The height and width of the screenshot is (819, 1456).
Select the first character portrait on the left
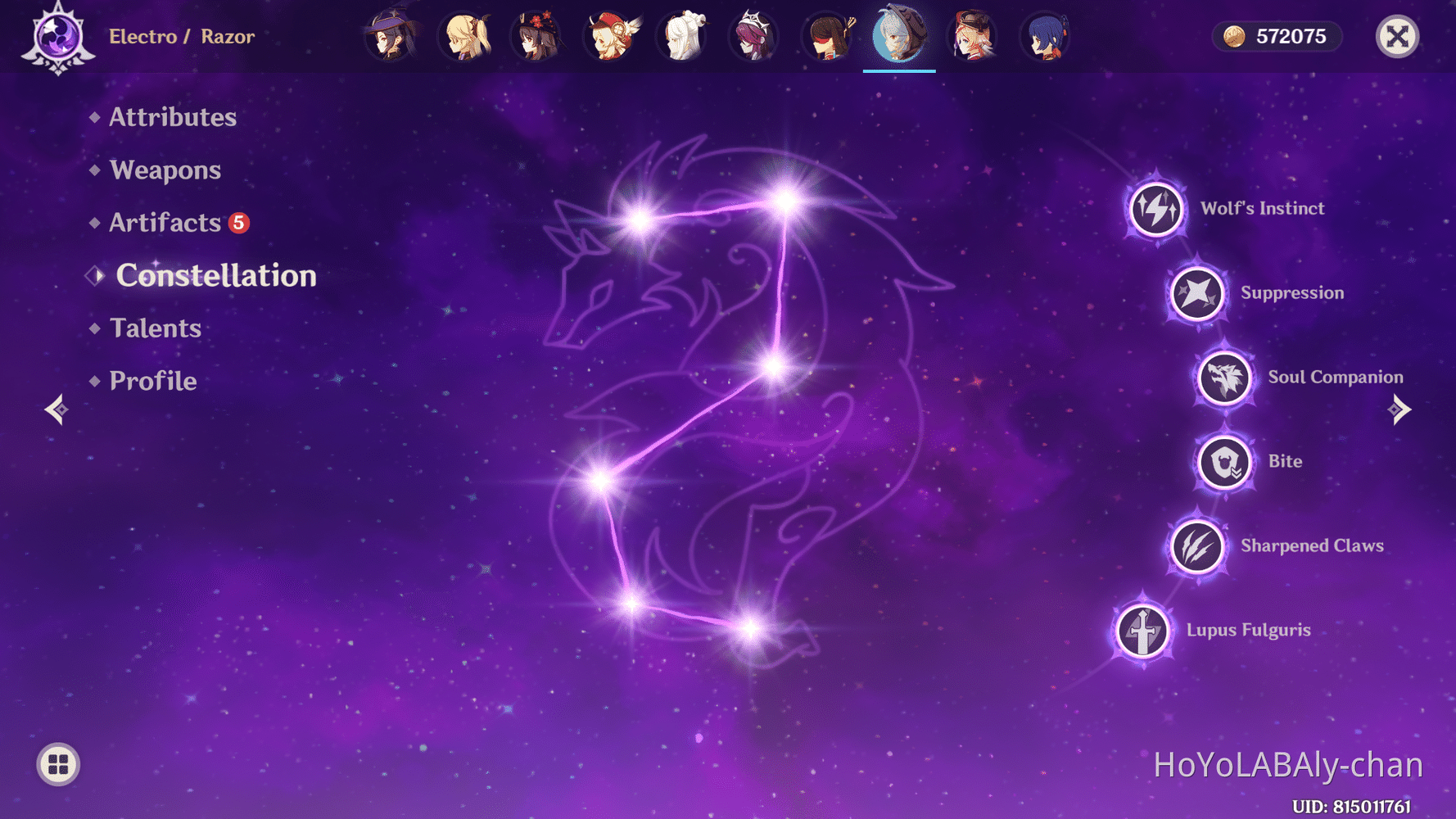tap(391, 37)
